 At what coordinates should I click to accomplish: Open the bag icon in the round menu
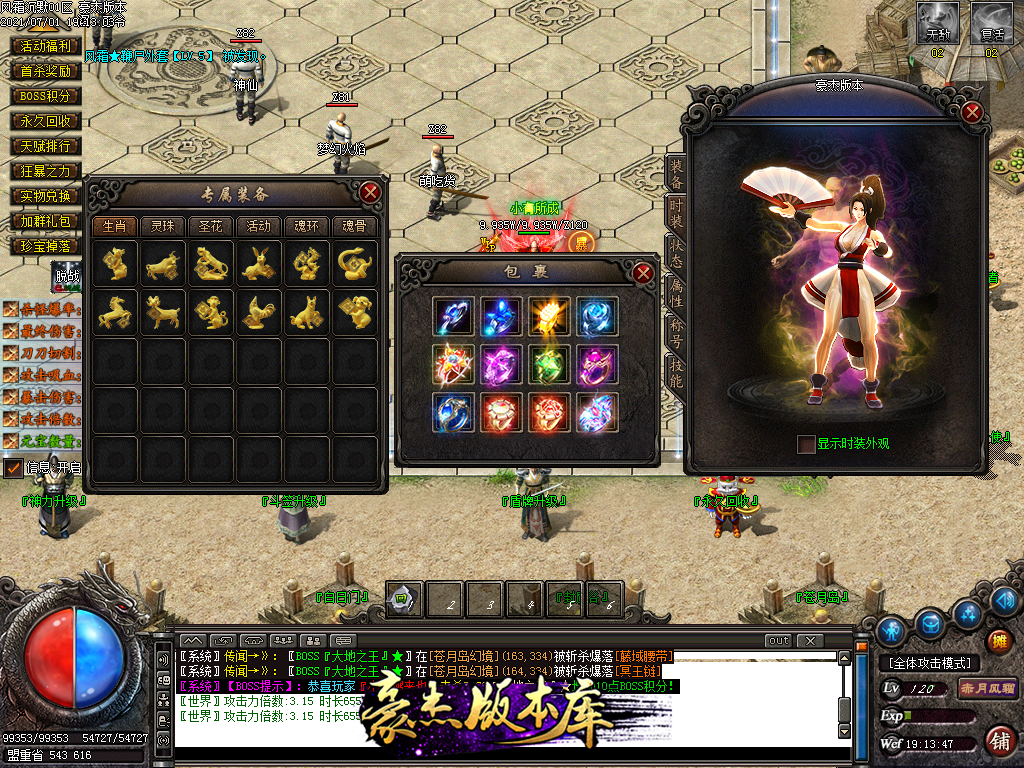930,625
